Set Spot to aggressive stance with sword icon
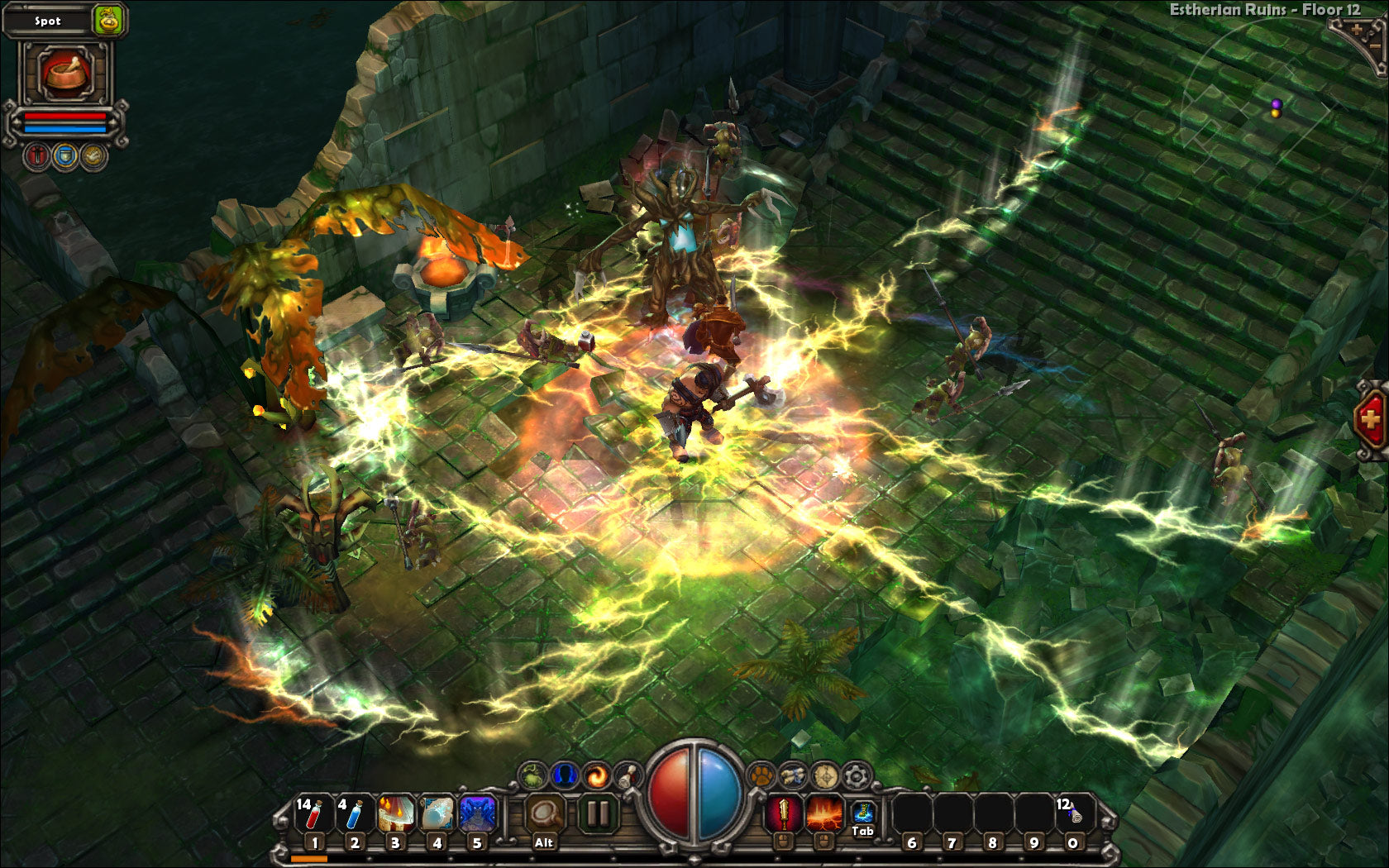Screen dimensions: 1389x868 tap(36, 155)
